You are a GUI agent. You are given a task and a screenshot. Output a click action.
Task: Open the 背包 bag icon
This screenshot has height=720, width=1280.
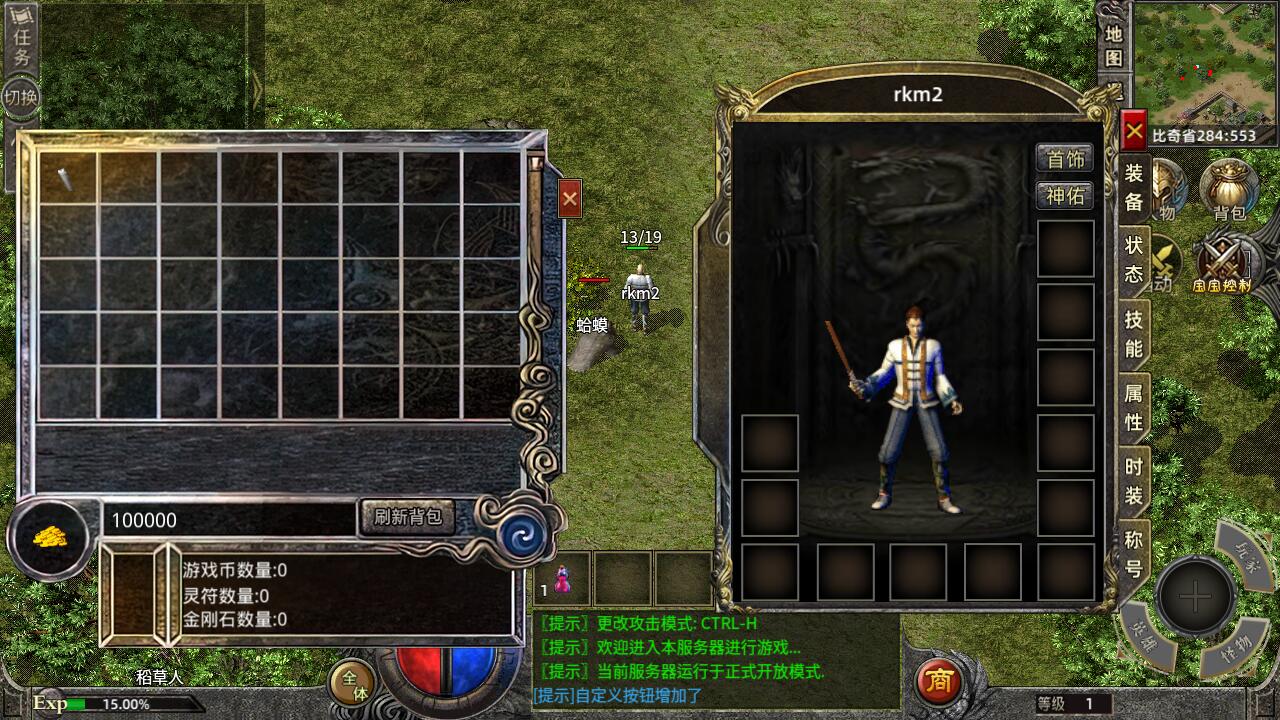(x=1229, y=188)
